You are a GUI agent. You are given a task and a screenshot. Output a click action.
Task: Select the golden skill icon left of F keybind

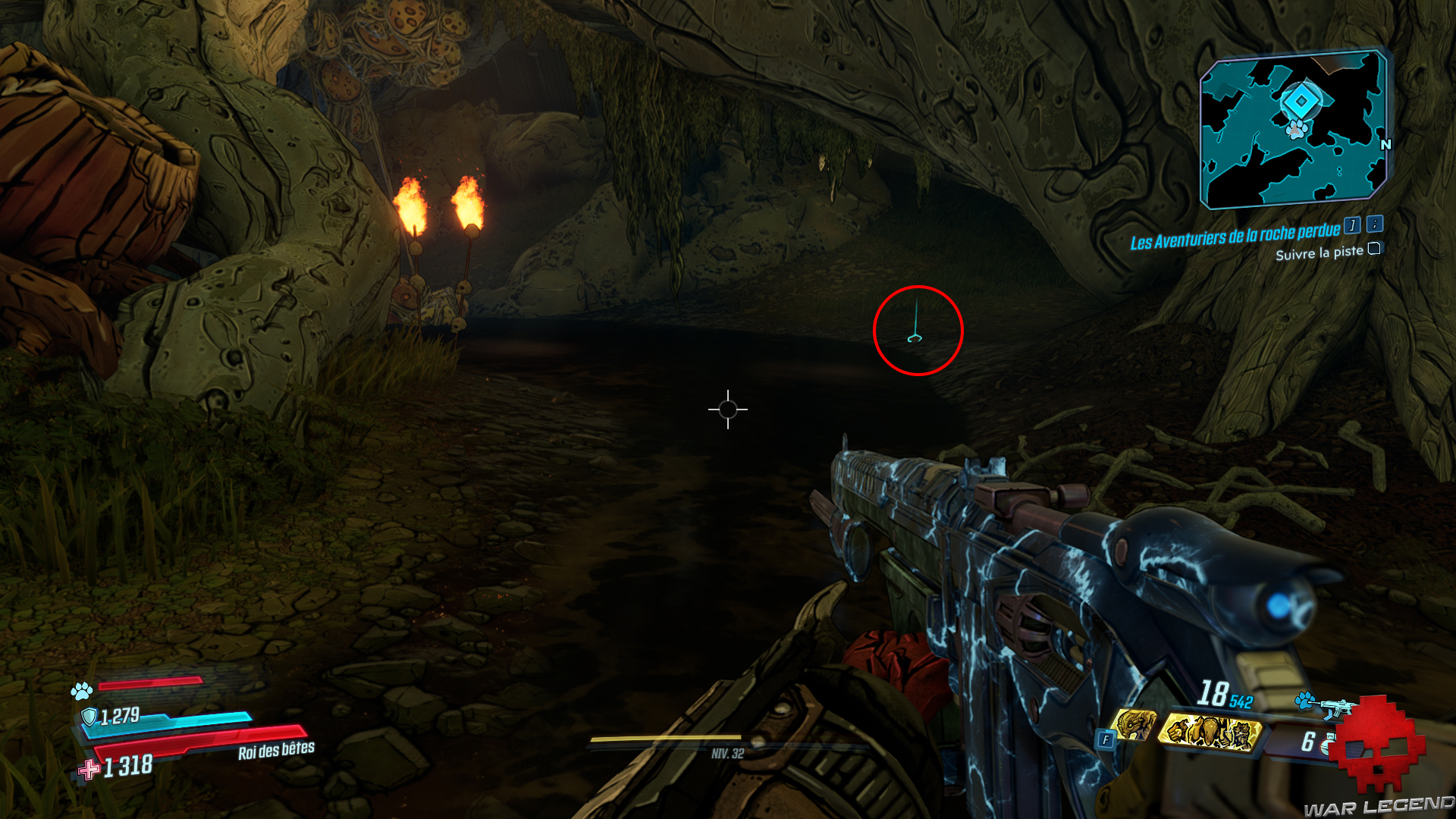click(1135, 722)
